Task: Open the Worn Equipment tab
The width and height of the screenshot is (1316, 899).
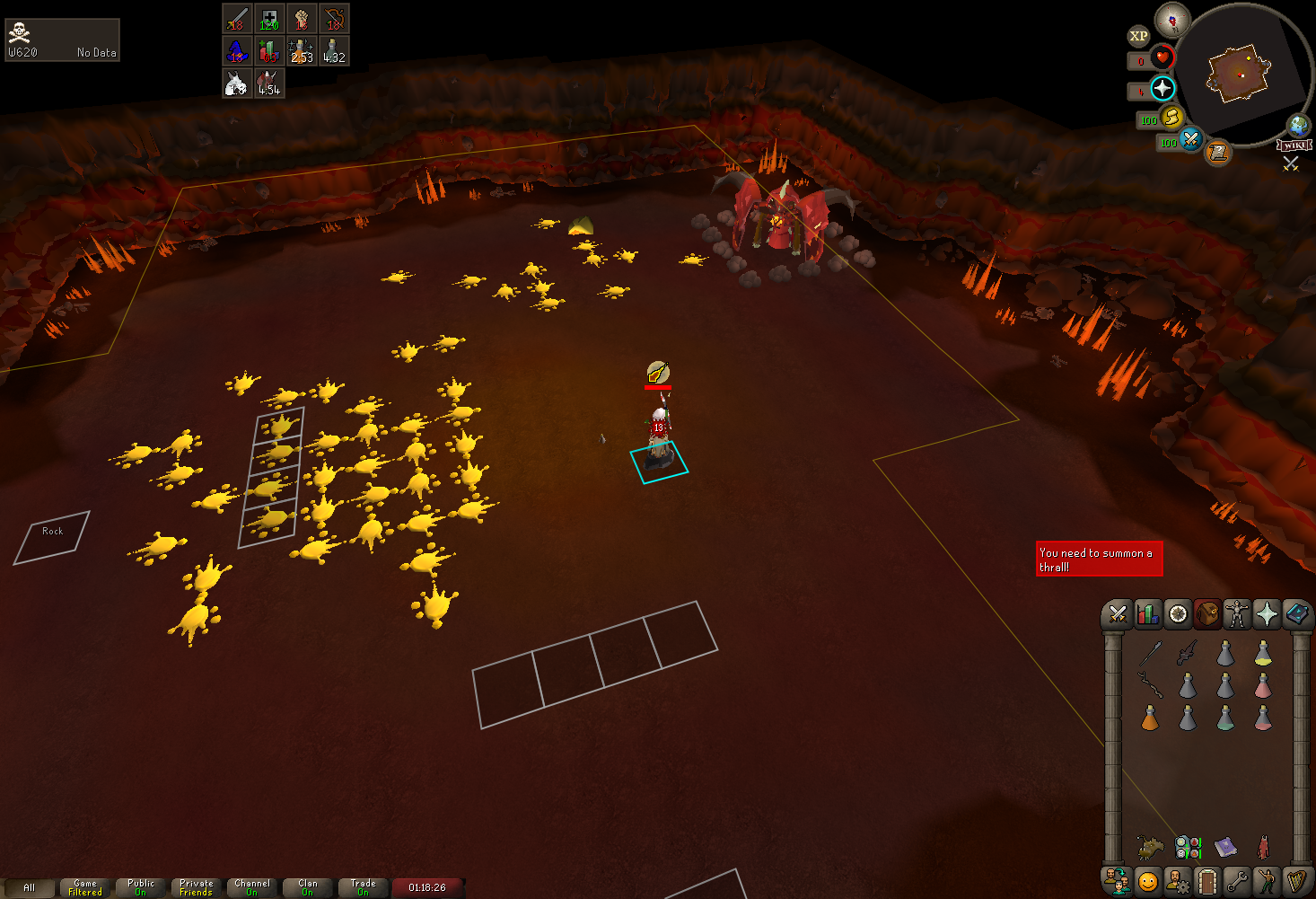Action: (x=1237, y=614)
